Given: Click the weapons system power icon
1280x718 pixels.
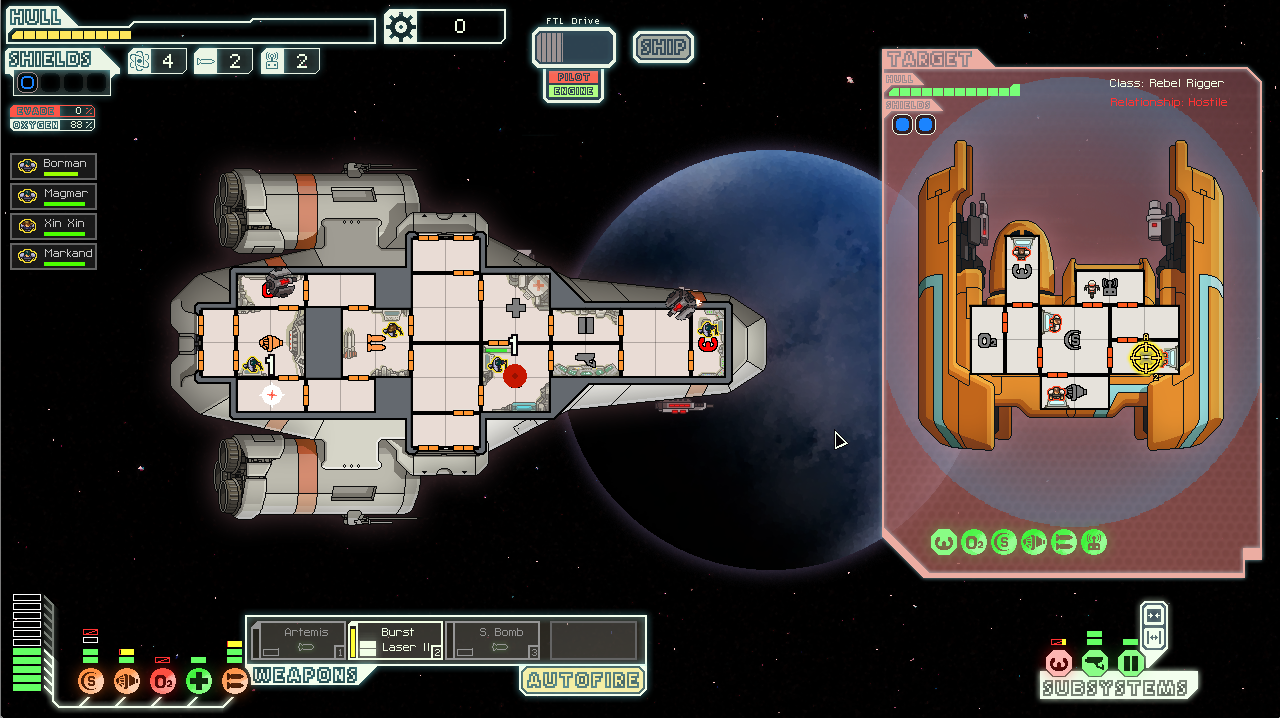Looking at the screenshot, I should pos(235,682).
